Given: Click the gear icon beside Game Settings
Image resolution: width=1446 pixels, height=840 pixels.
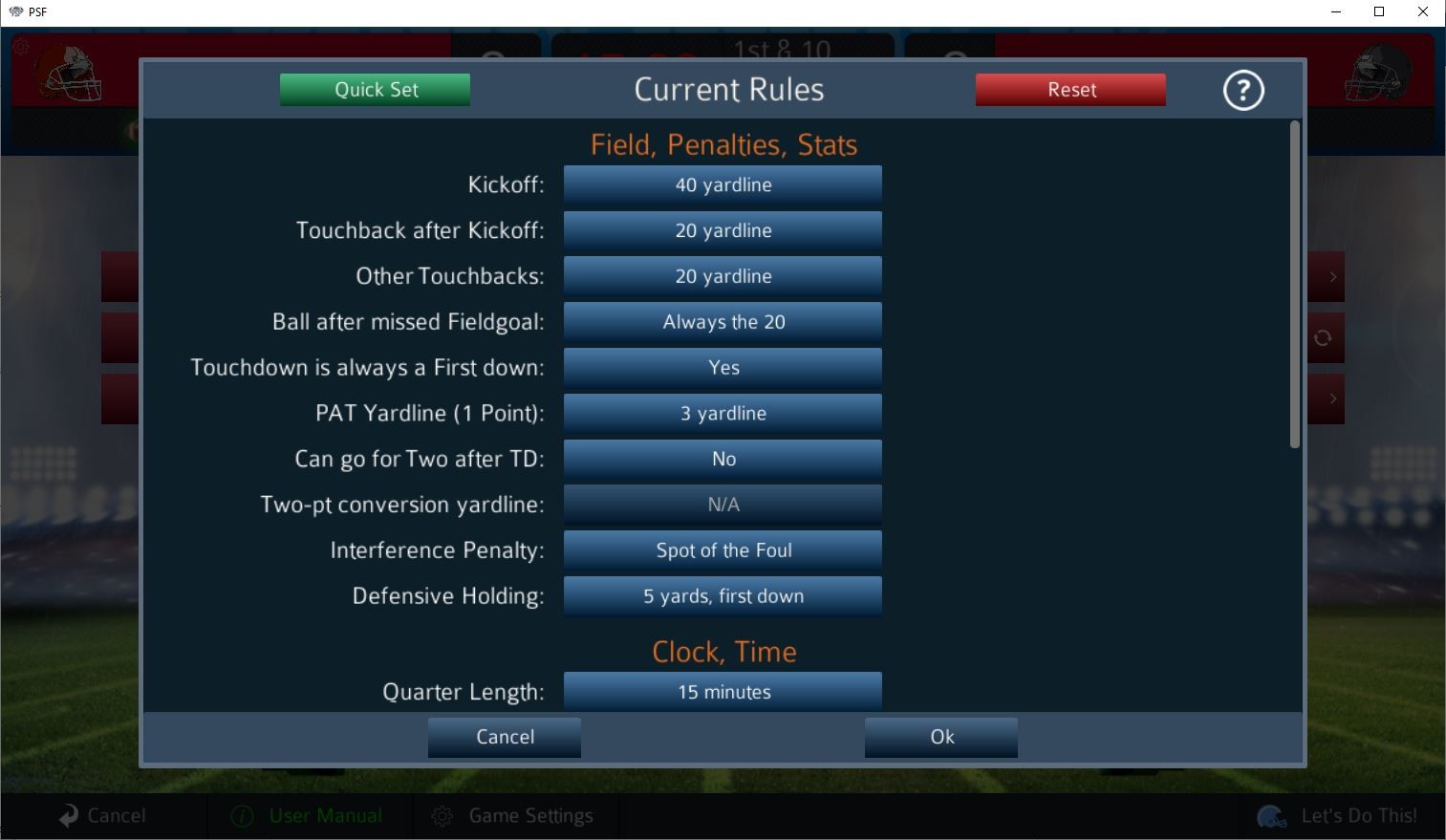Looking at the screenshot, I should (x=442, y=815).
